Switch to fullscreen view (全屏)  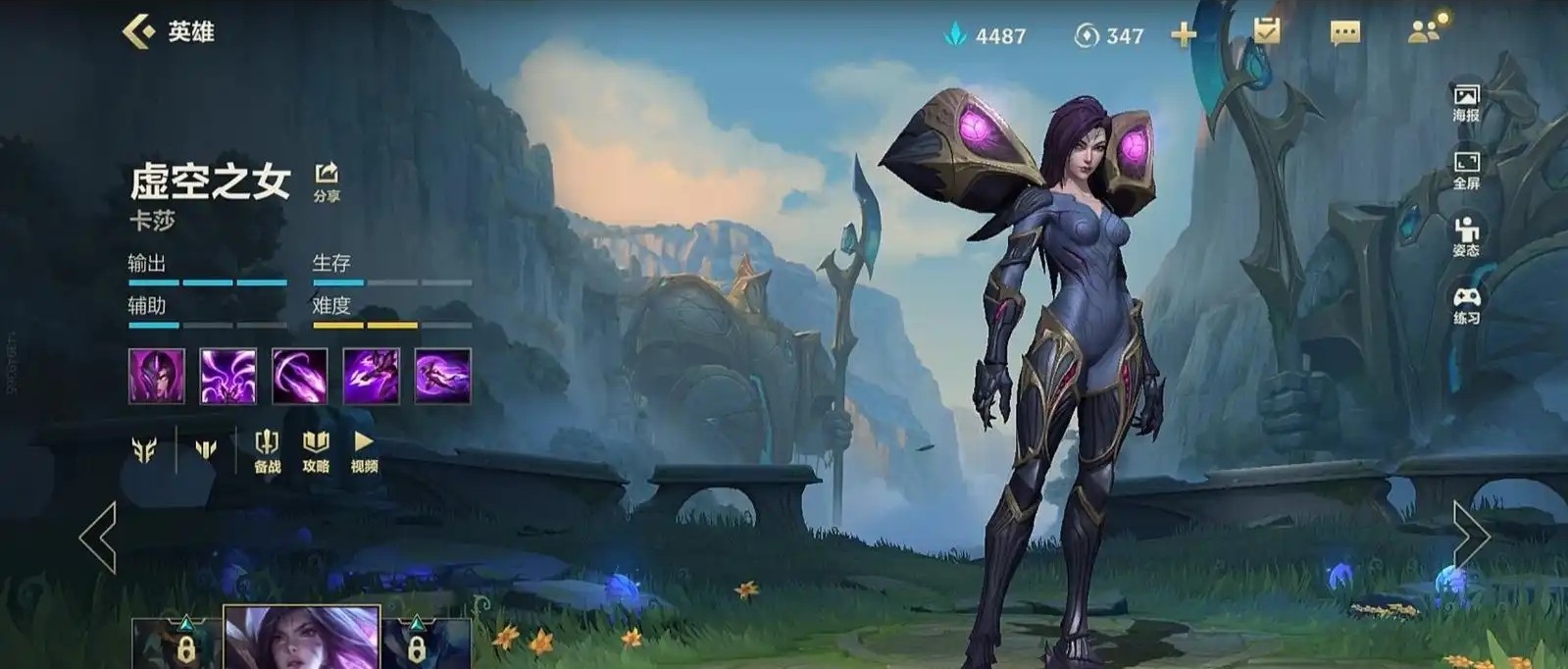tap(1466, 170)
